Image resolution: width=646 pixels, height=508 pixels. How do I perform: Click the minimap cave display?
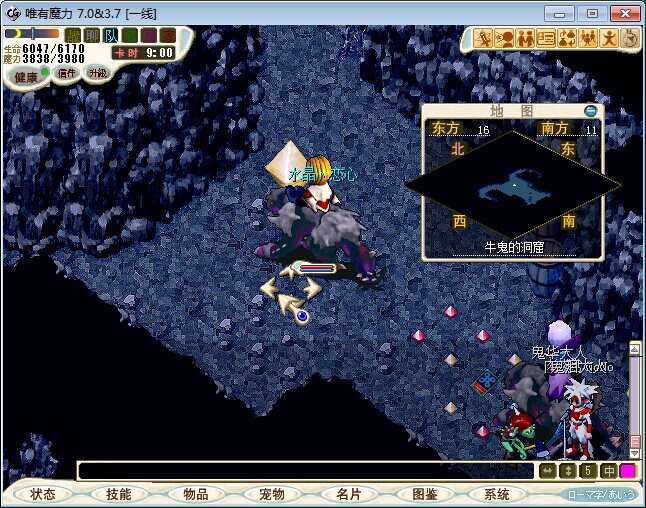coord(513,185)
